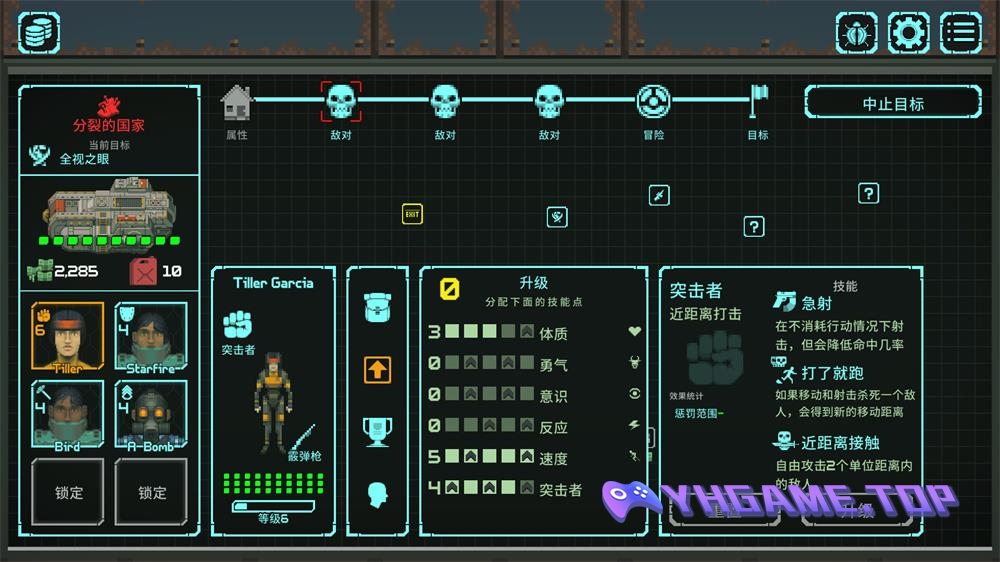Switch to the orange upgrade arrow tab

(x=377, y=369)
